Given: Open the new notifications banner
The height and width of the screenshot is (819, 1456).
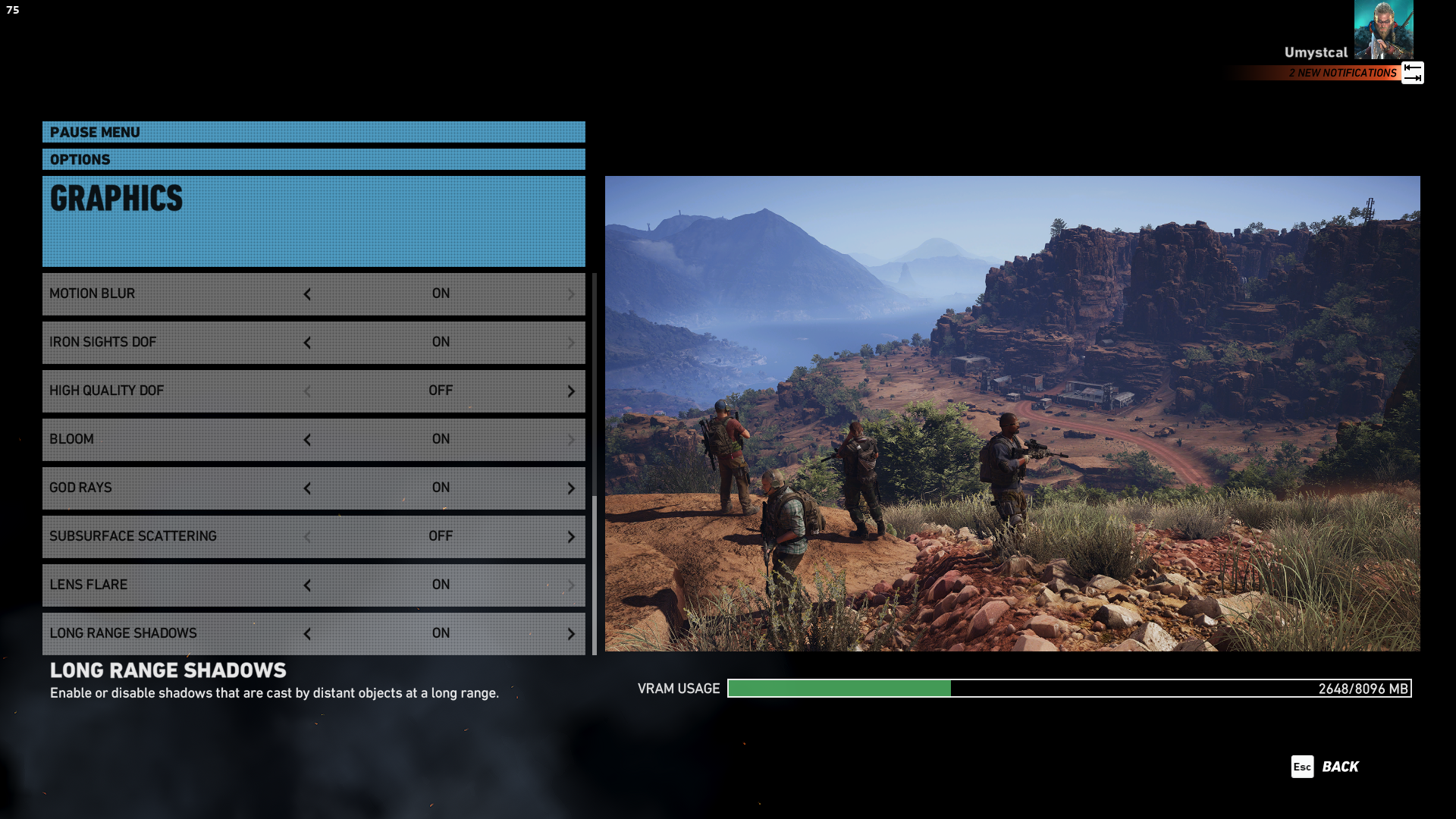Looking at the screenshot, I should pyautogui.click(x=1342, y=73).
